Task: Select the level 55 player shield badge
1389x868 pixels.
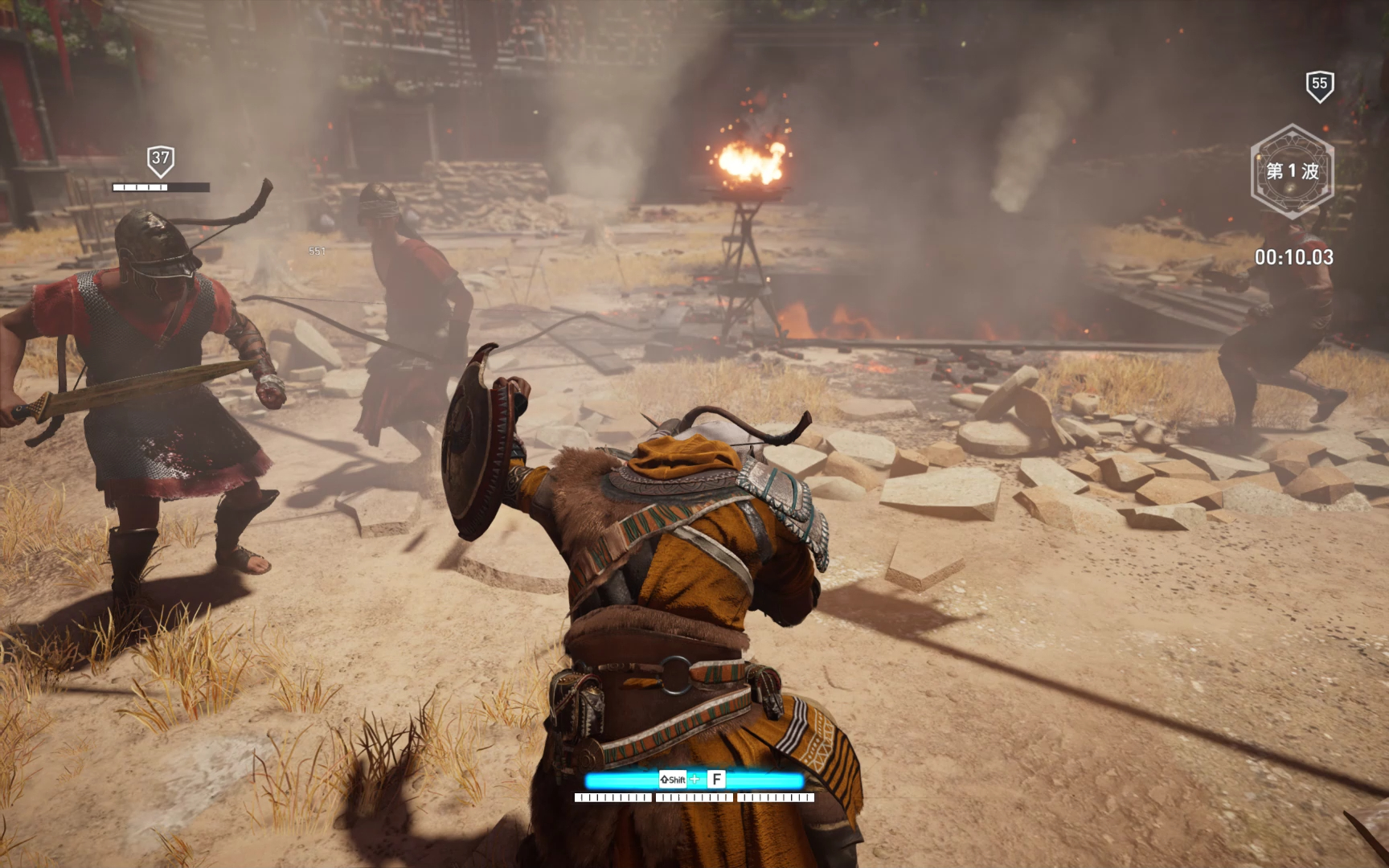Action: pos(1319,85)
